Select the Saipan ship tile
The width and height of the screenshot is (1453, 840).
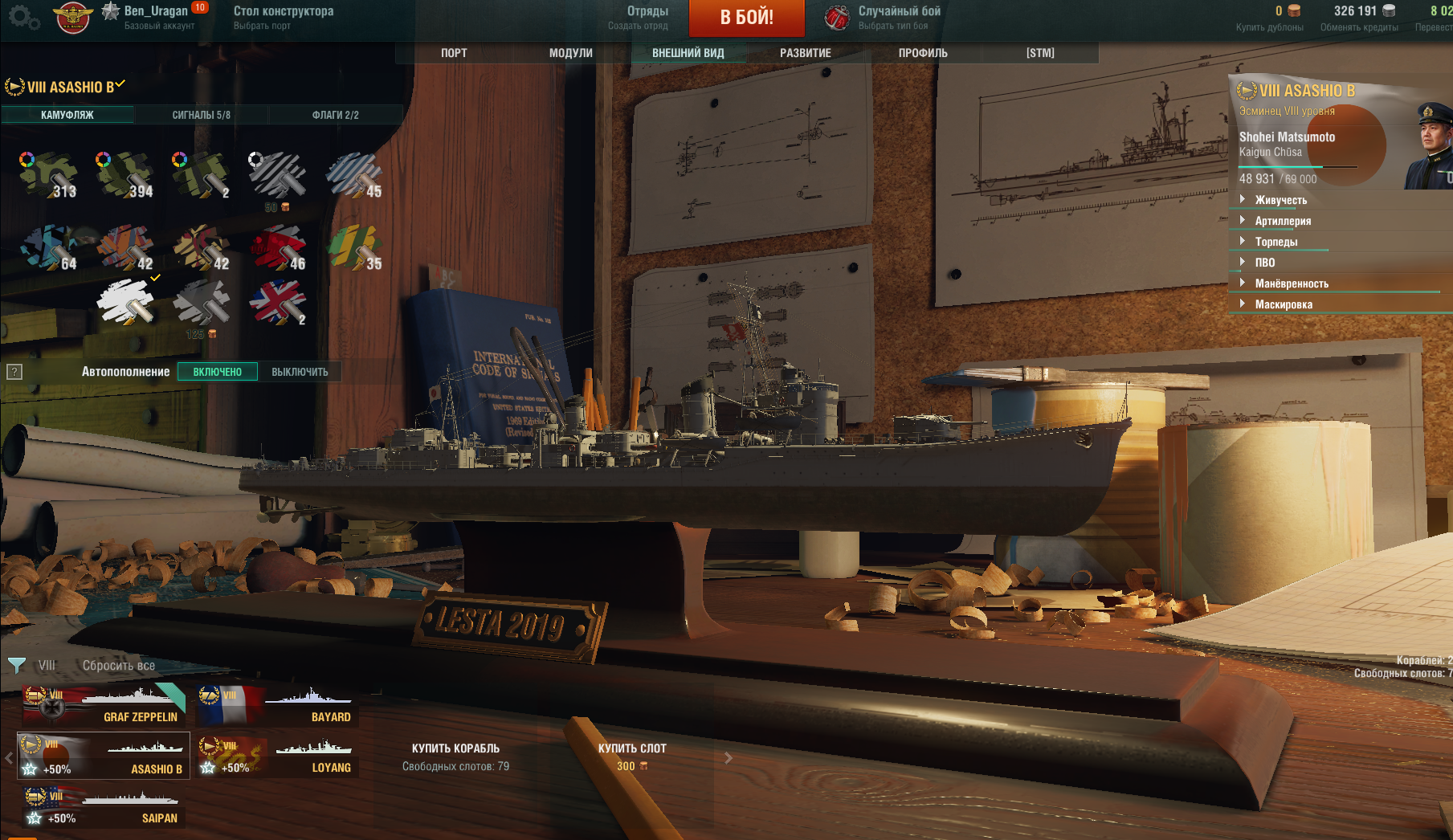tap(103, 807)
